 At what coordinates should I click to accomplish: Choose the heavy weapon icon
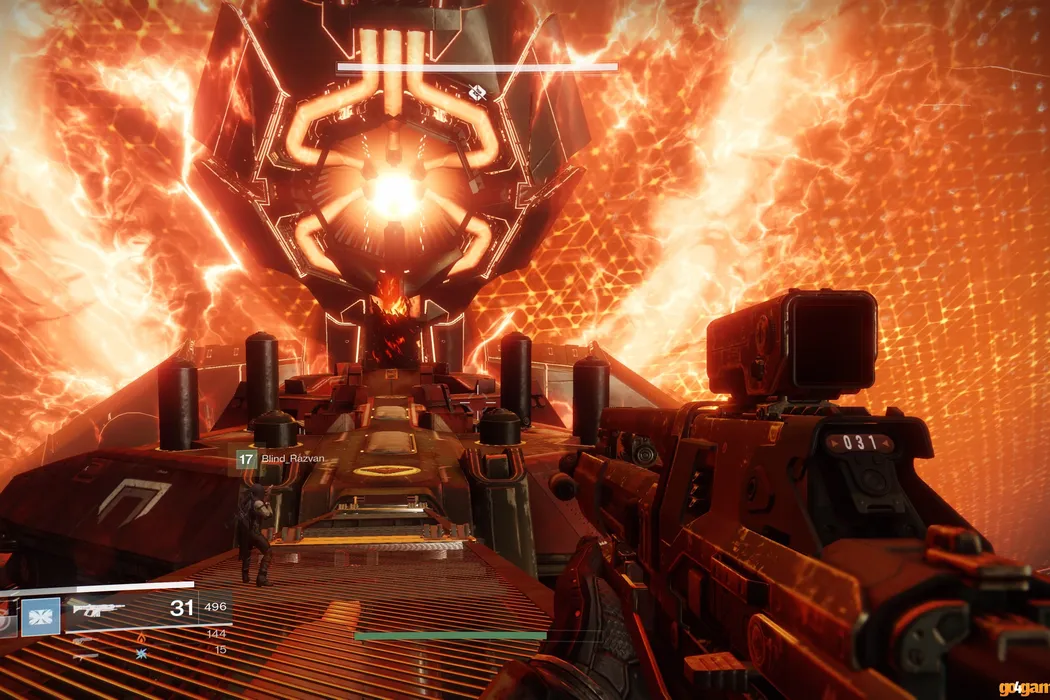85,656
